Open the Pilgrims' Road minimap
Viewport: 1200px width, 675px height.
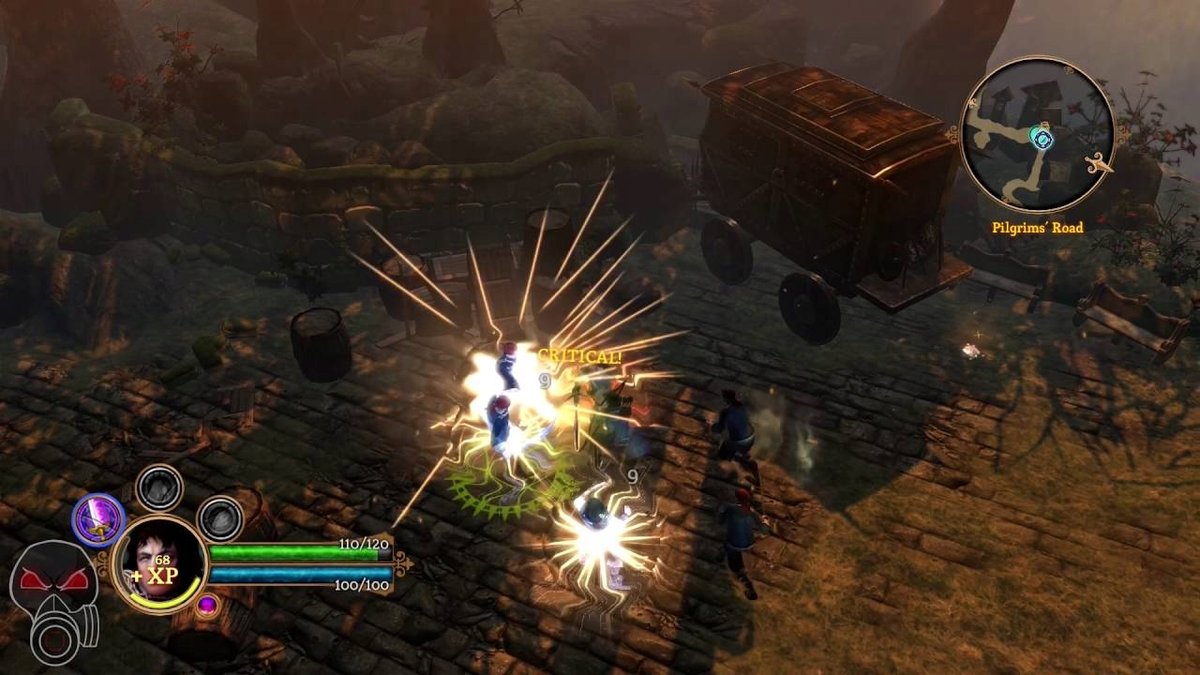(1037, 135)
